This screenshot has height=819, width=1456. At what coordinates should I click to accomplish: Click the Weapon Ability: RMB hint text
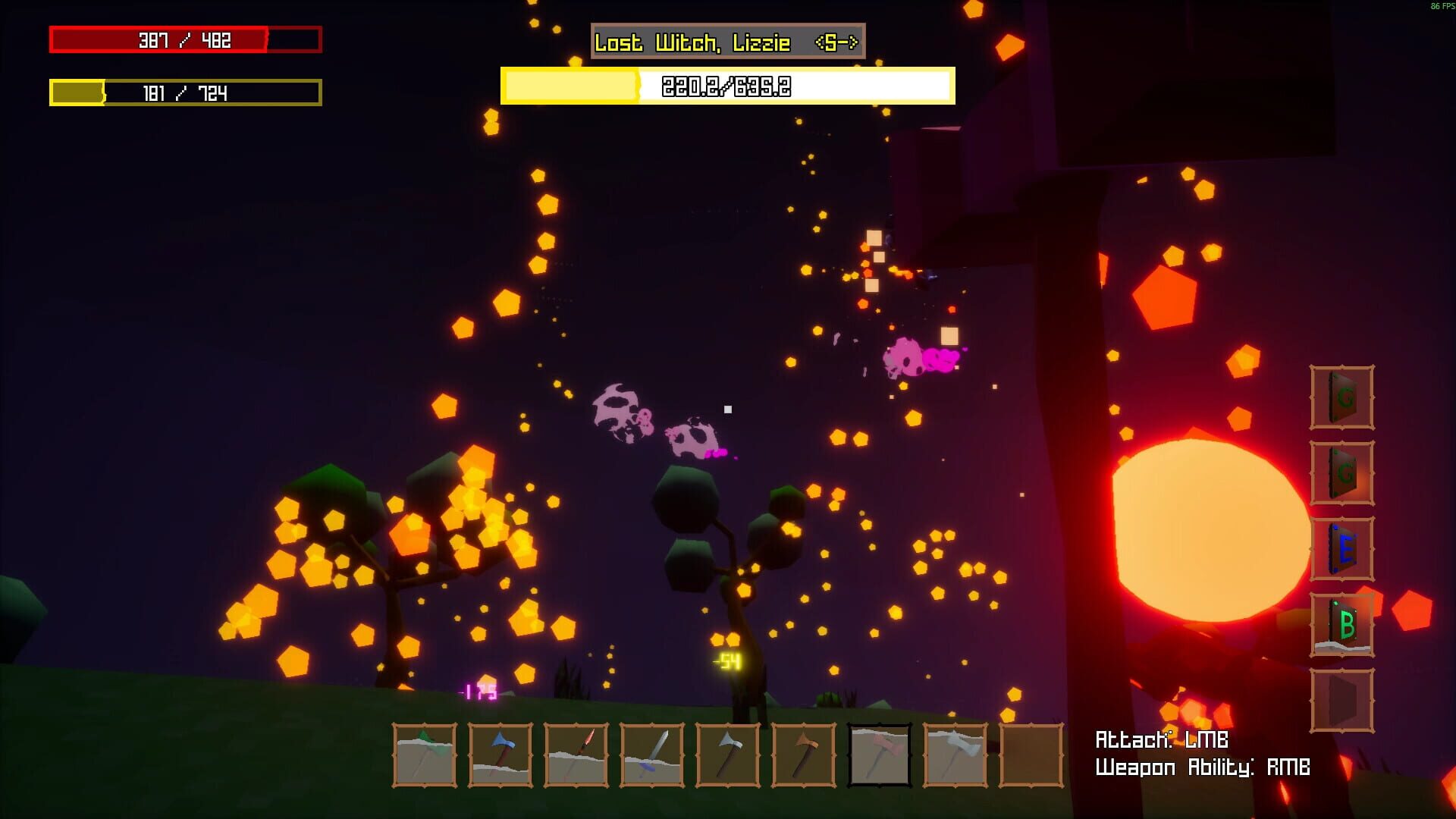pyautogui.click(x=1203, y=767)
